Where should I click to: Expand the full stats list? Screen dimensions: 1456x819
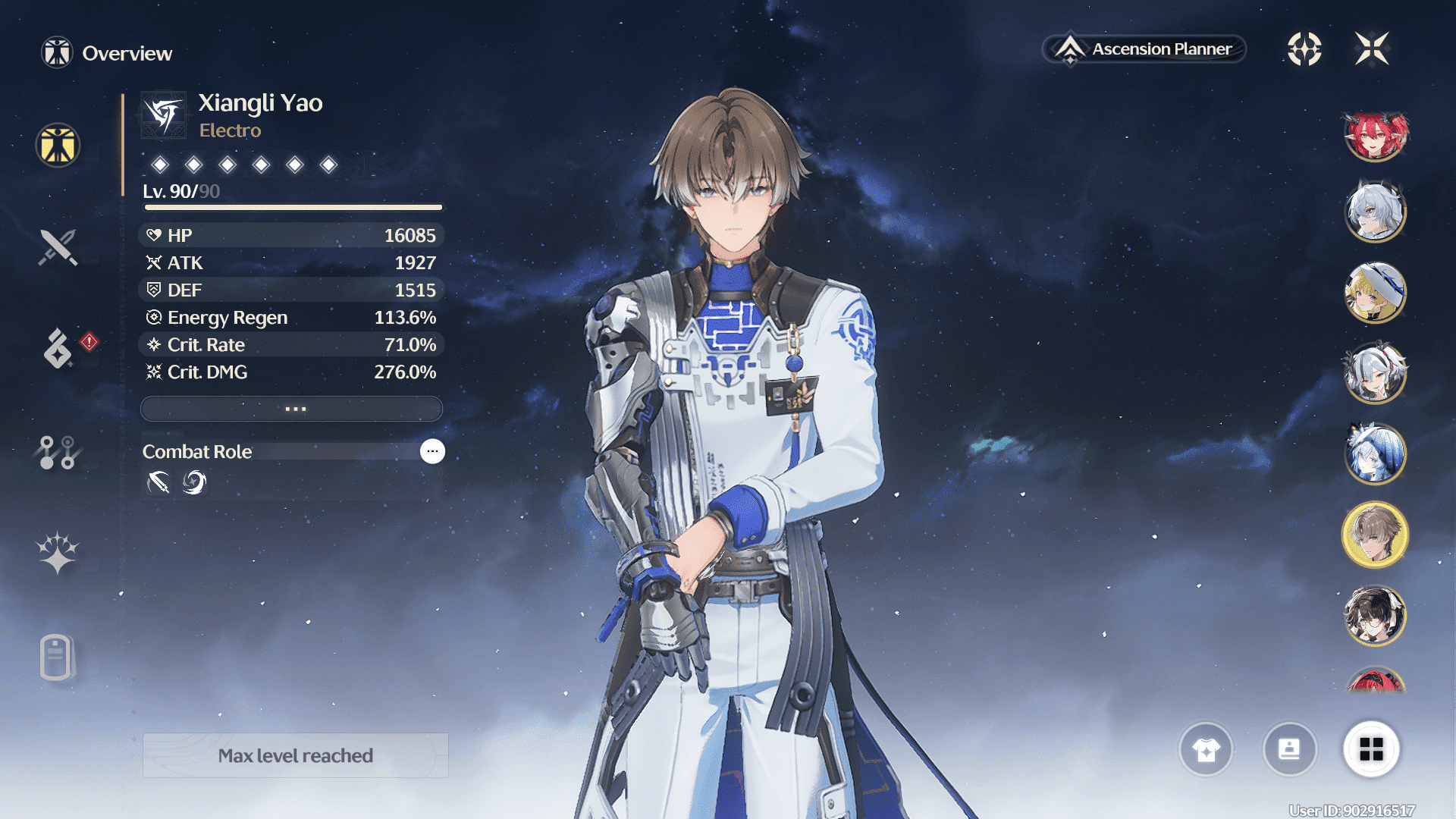(292, 409)
